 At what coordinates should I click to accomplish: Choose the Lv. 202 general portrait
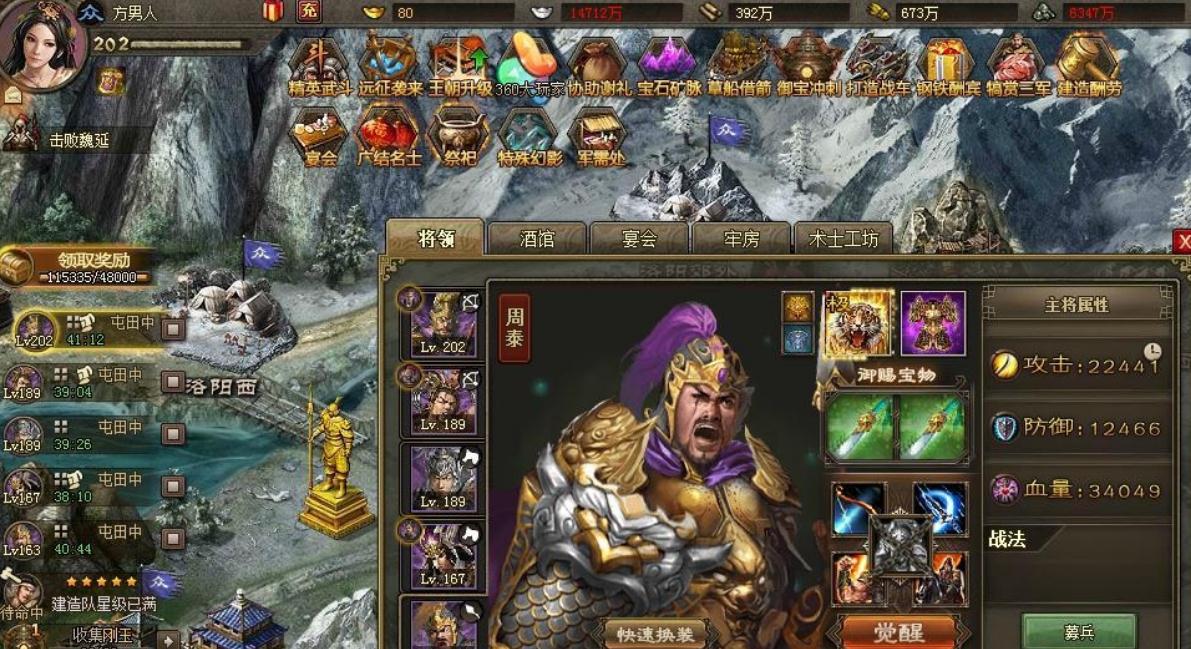click(443, 324)
